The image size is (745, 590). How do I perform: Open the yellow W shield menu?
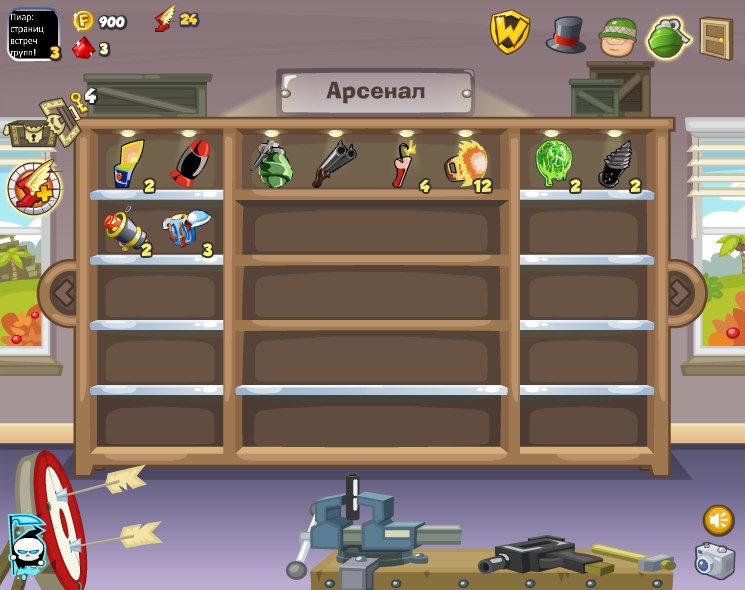point(509,32)
